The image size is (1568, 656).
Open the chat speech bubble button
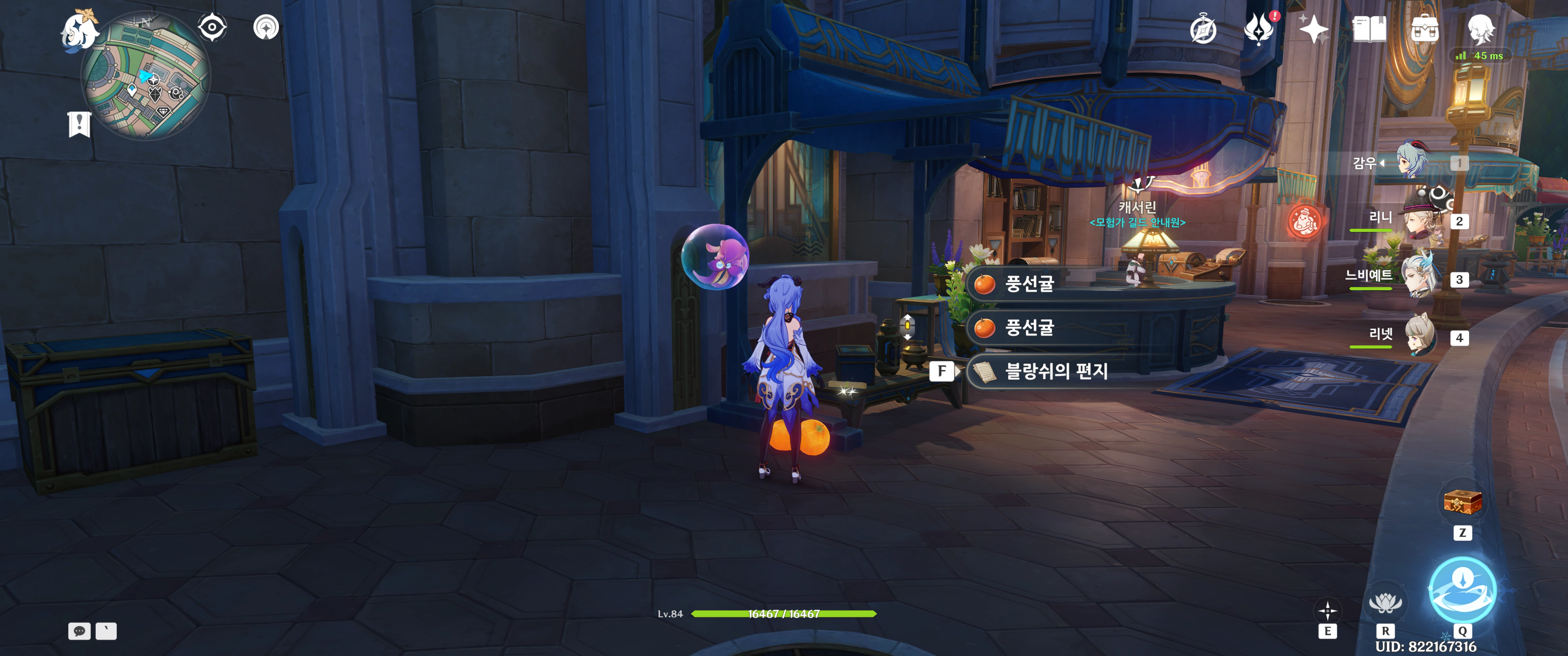click(x=79, y=631)
